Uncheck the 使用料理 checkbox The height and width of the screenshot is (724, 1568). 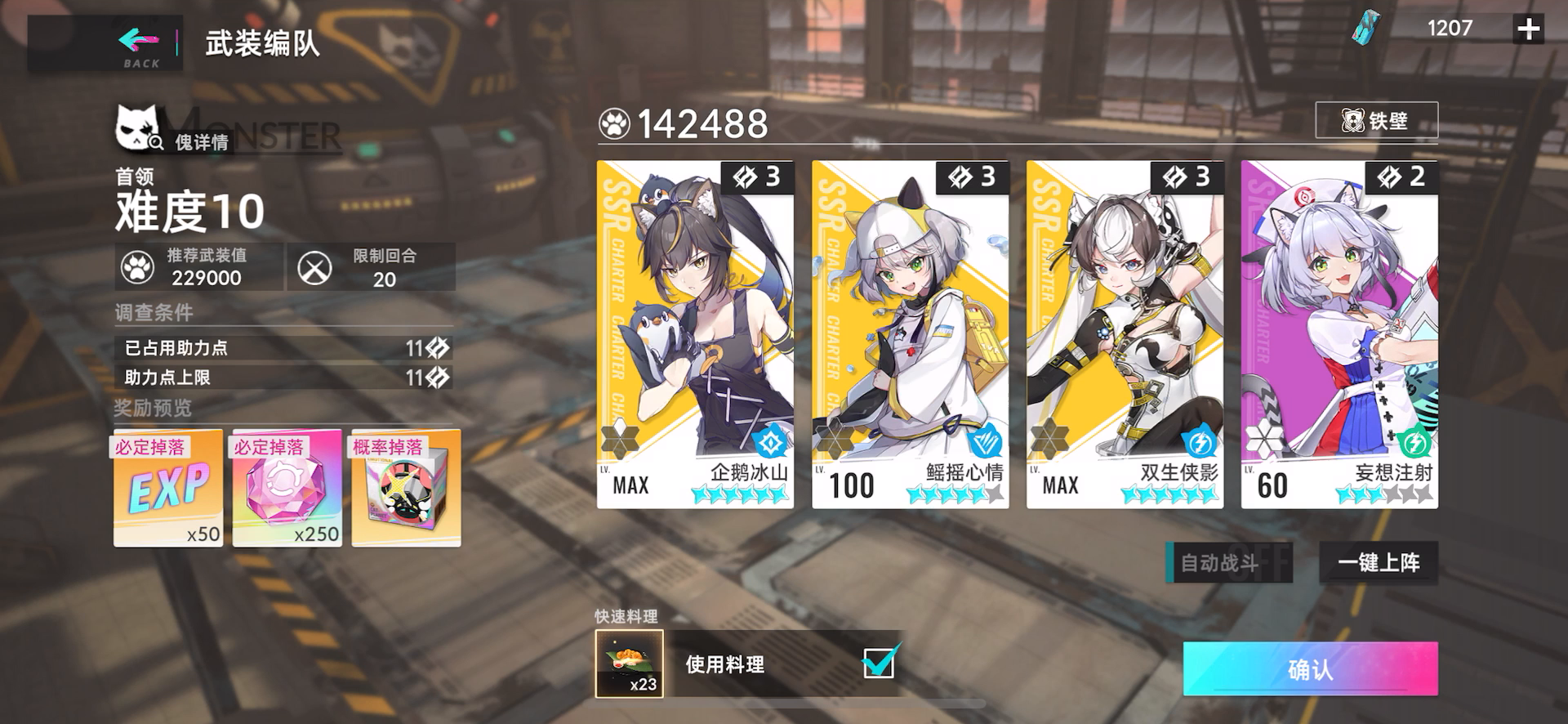pyautogui.click(x=878, y=665)
